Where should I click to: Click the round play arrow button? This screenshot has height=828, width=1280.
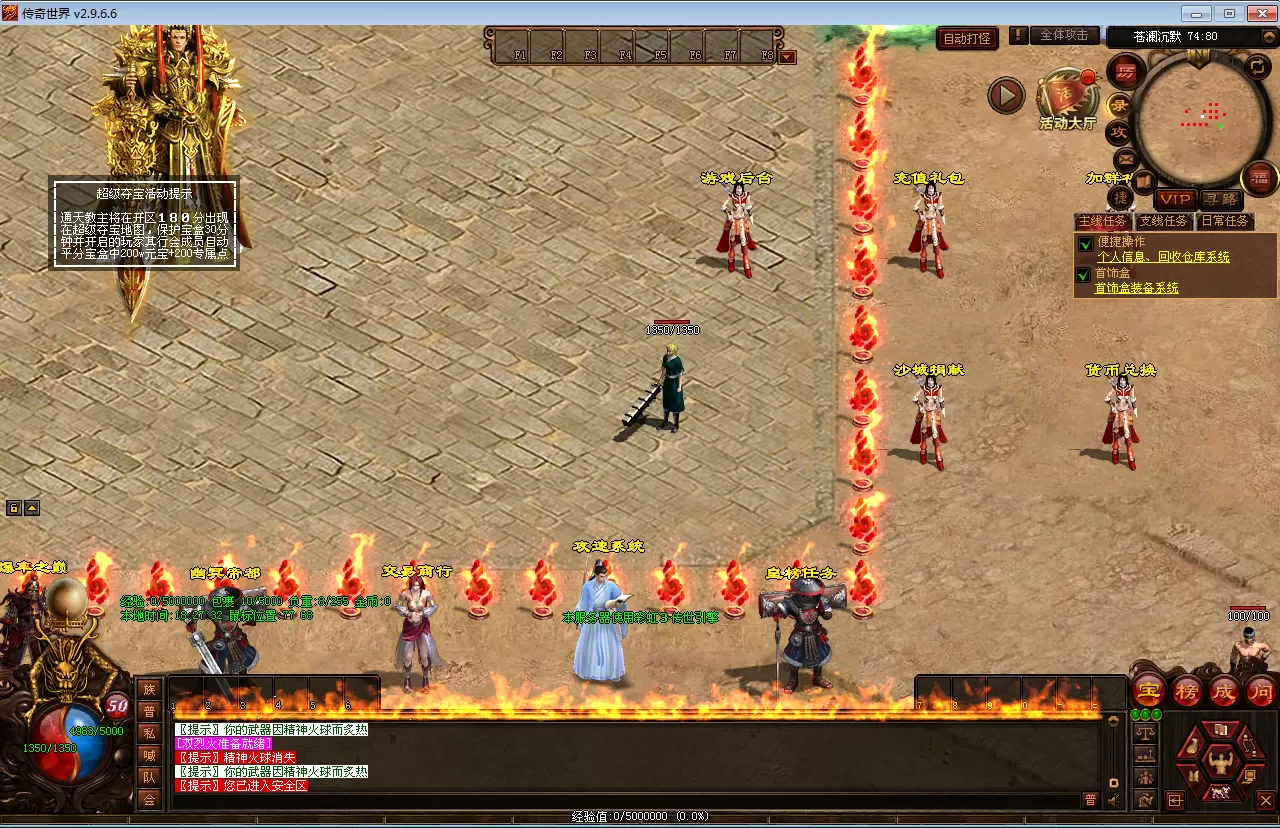click(1006, 96)
